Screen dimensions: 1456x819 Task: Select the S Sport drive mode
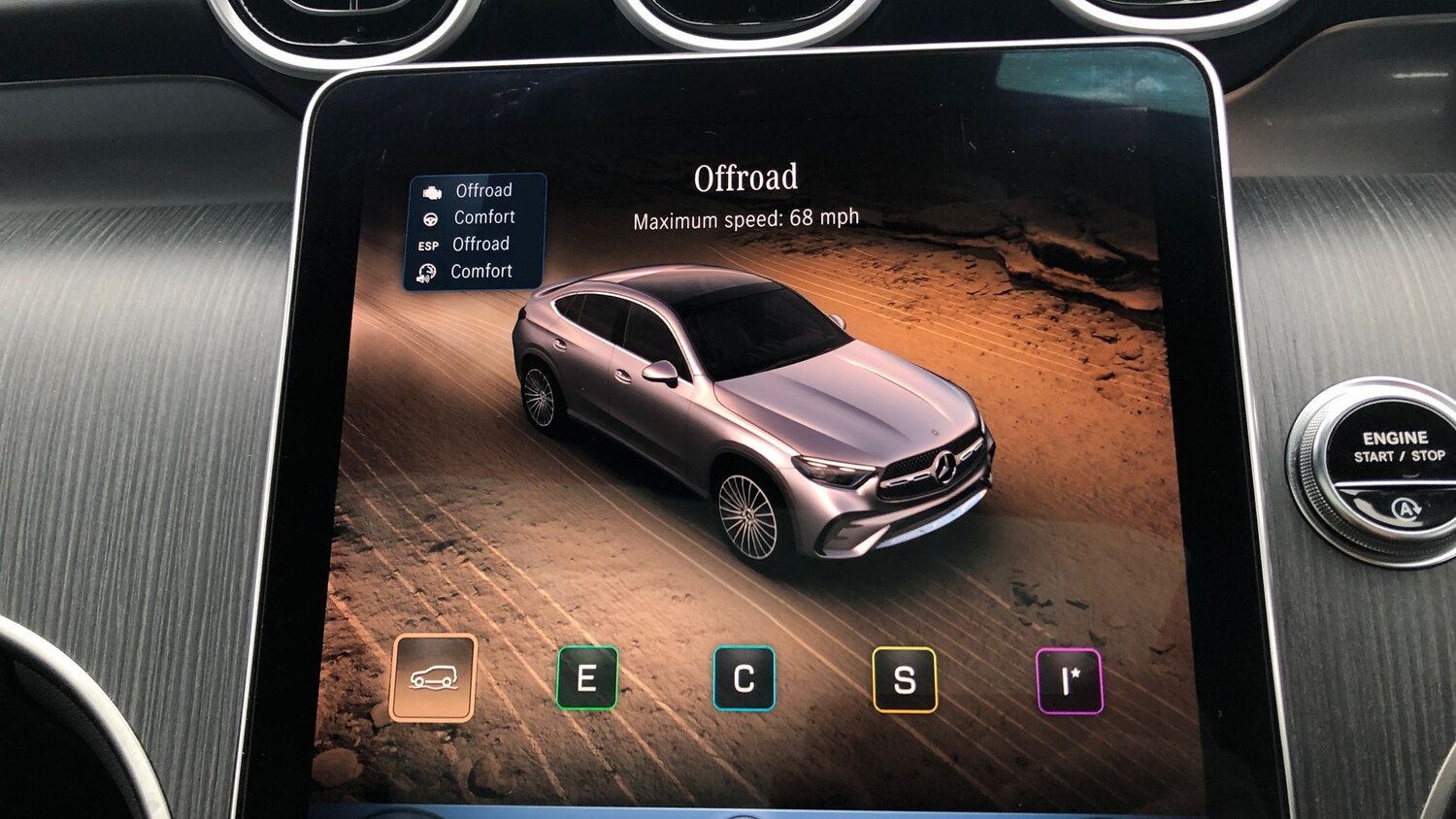pyautogui.click(x=907, y=679)
